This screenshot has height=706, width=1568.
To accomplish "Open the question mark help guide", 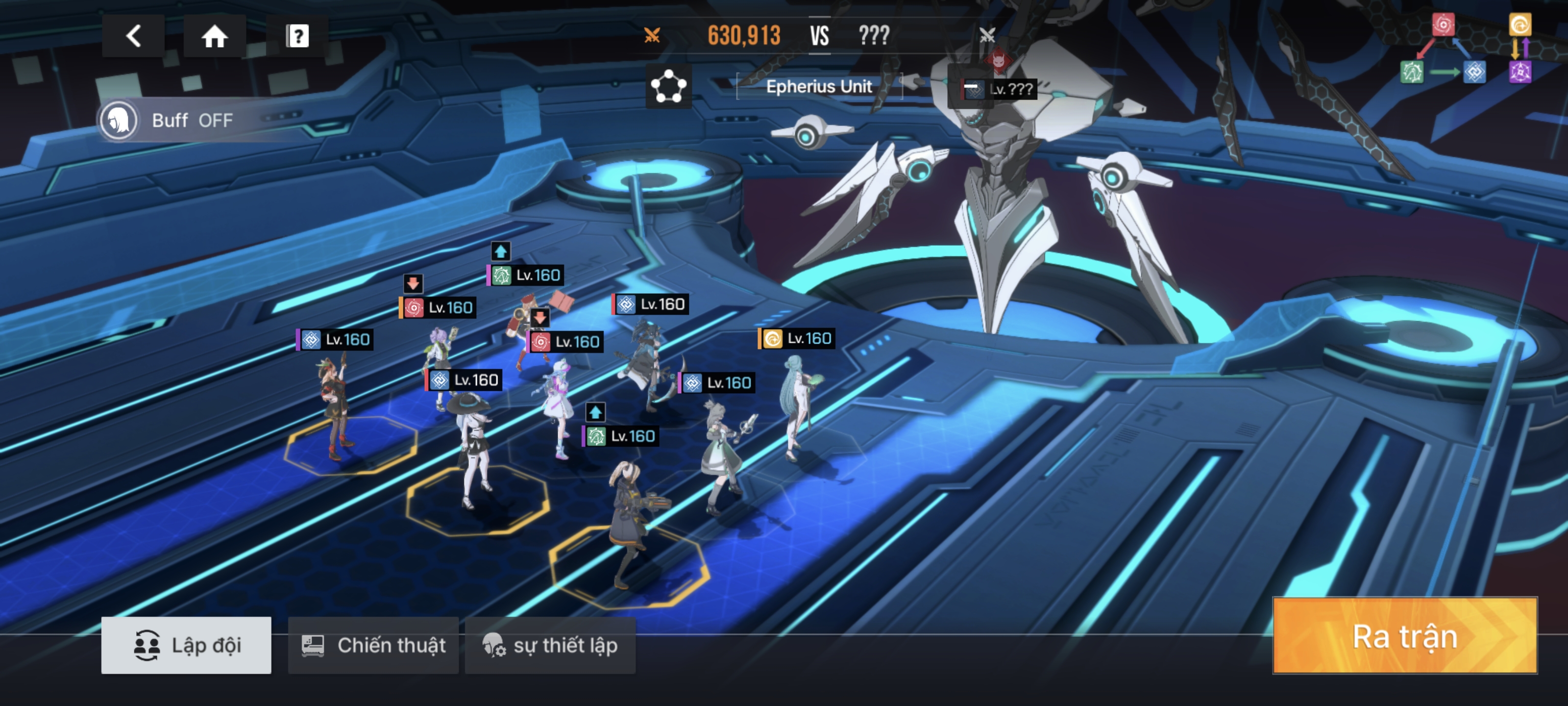I will (297, 36).
